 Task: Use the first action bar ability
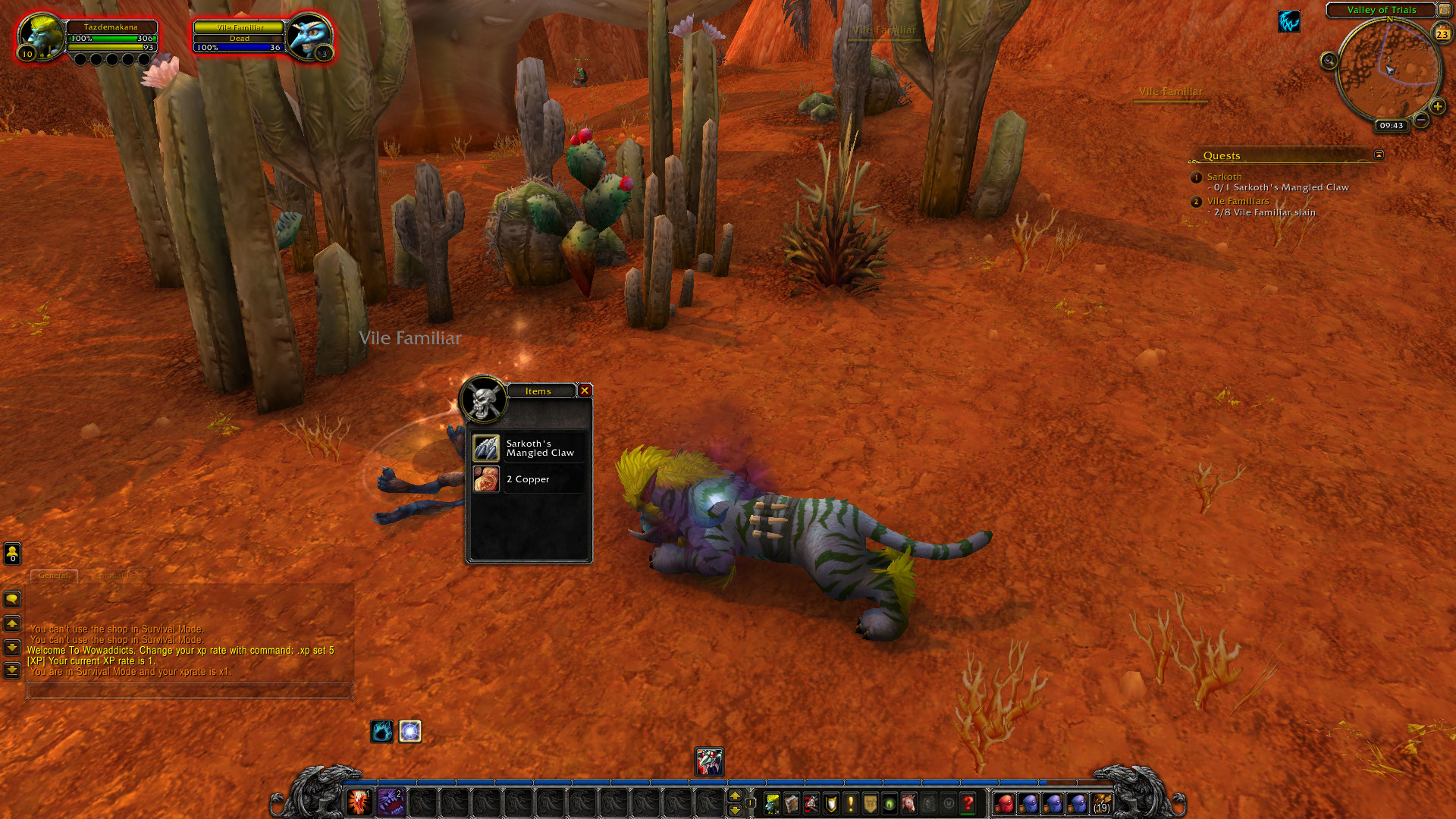(359, 802)
